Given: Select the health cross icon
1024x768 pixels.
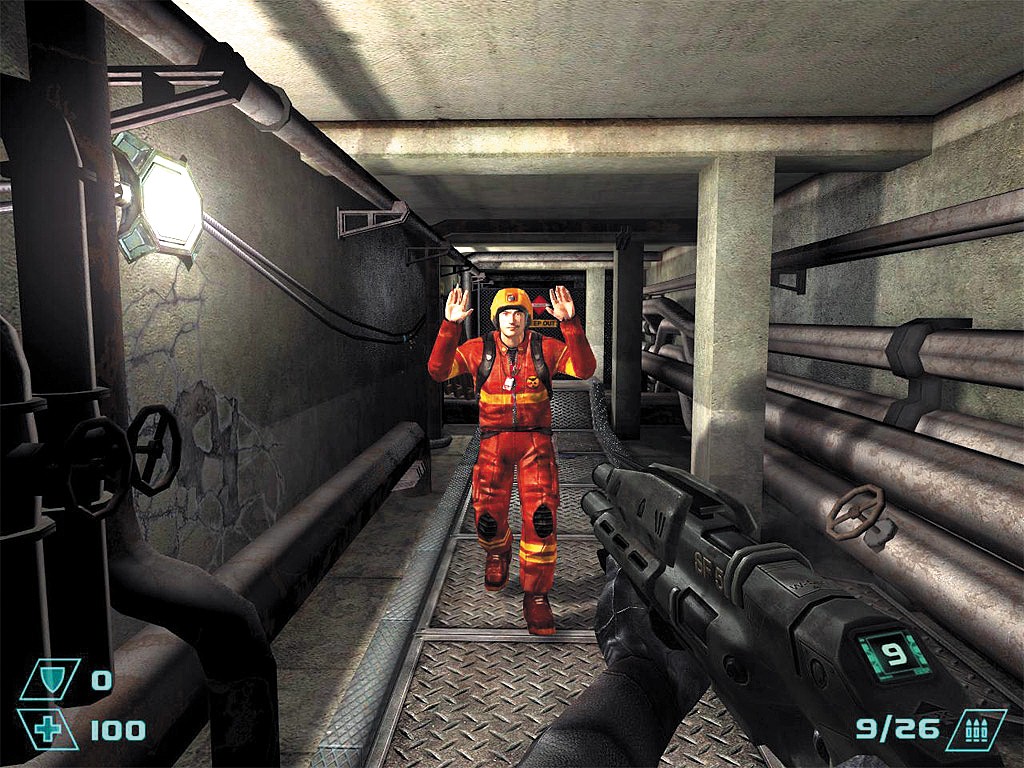Looking at the screenshot, I should click(47, 729).
